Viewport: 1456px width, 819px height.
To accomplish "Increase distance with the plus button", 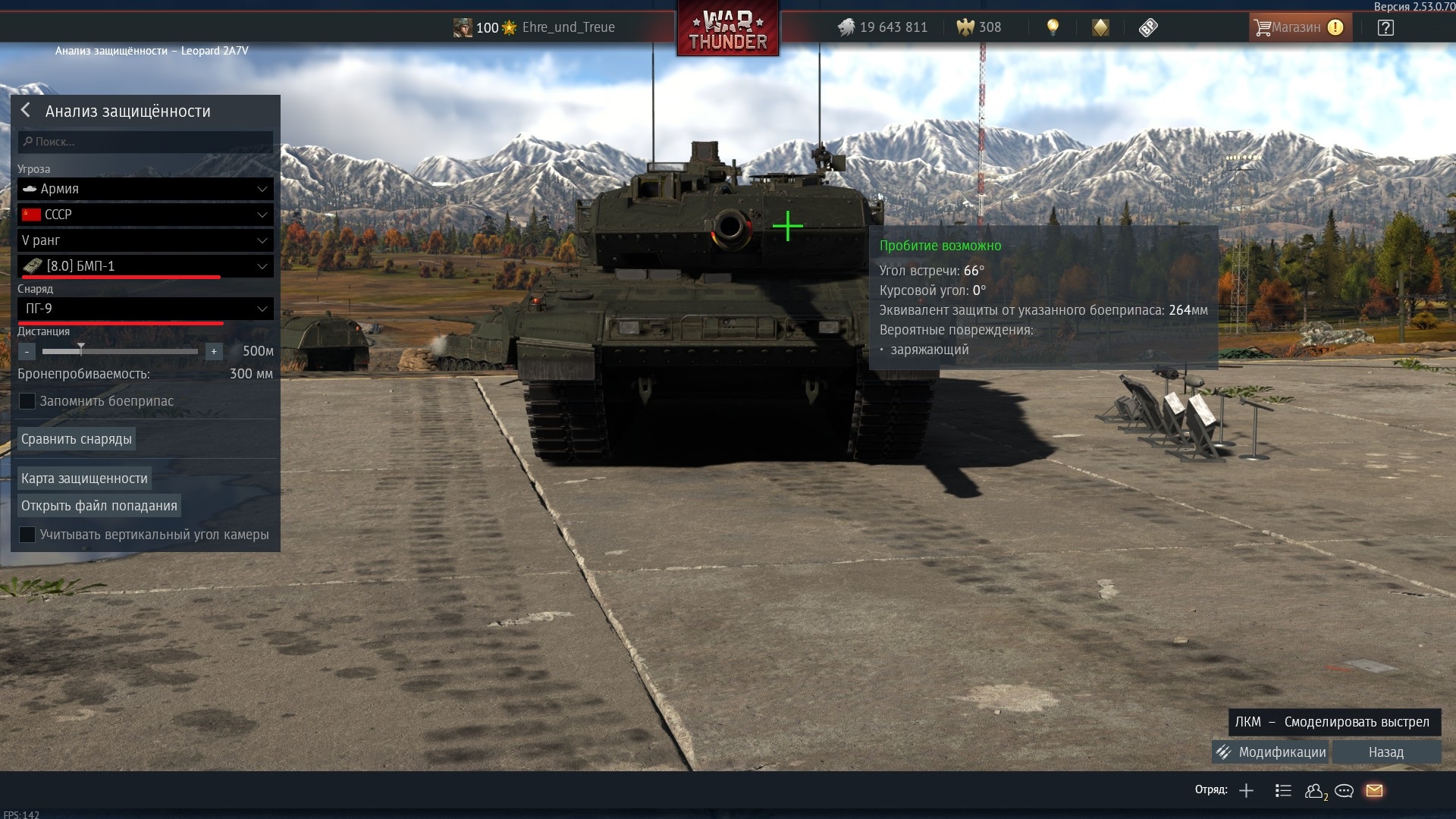I will coord(214,352).
